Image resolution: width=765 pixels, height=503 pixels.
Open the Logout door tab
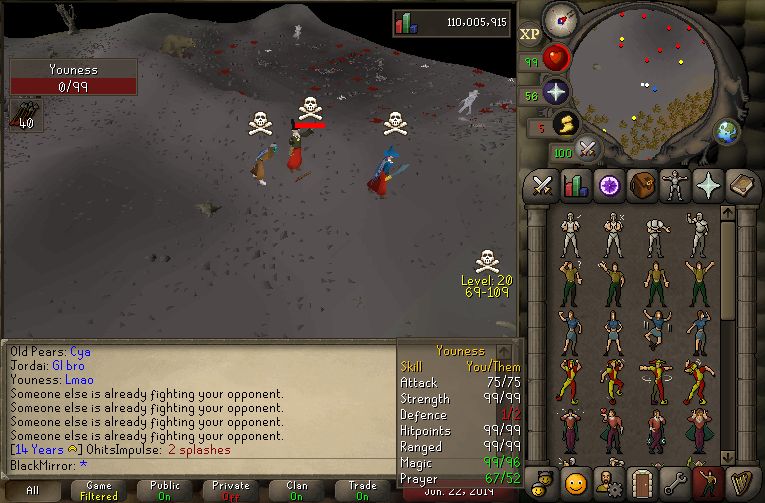(640, 484)
